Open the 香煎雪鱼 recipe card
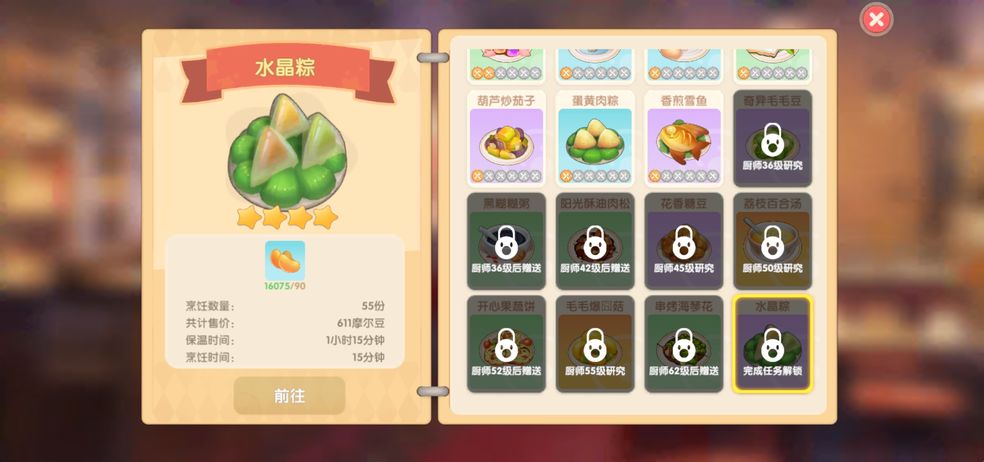The height and width of the screenshot is (462, 984). pos(684,139)
